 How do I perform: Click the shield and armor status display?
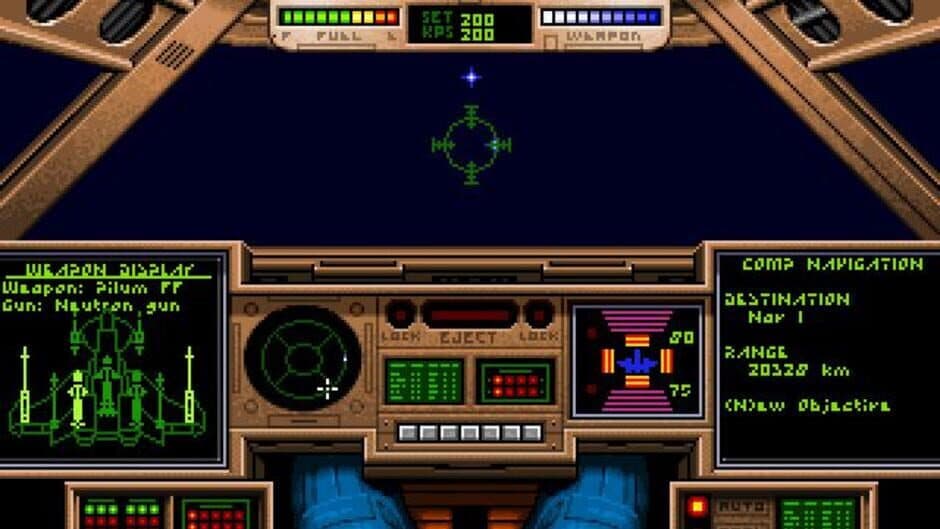636,360
